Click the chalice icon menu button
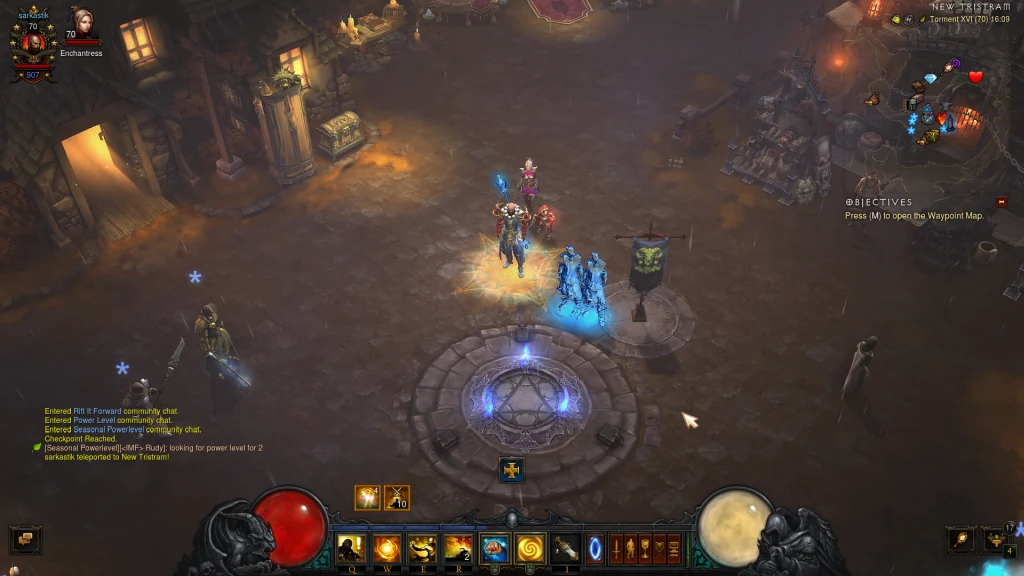This screenshot has width=1024, height=576. [646, 548]
